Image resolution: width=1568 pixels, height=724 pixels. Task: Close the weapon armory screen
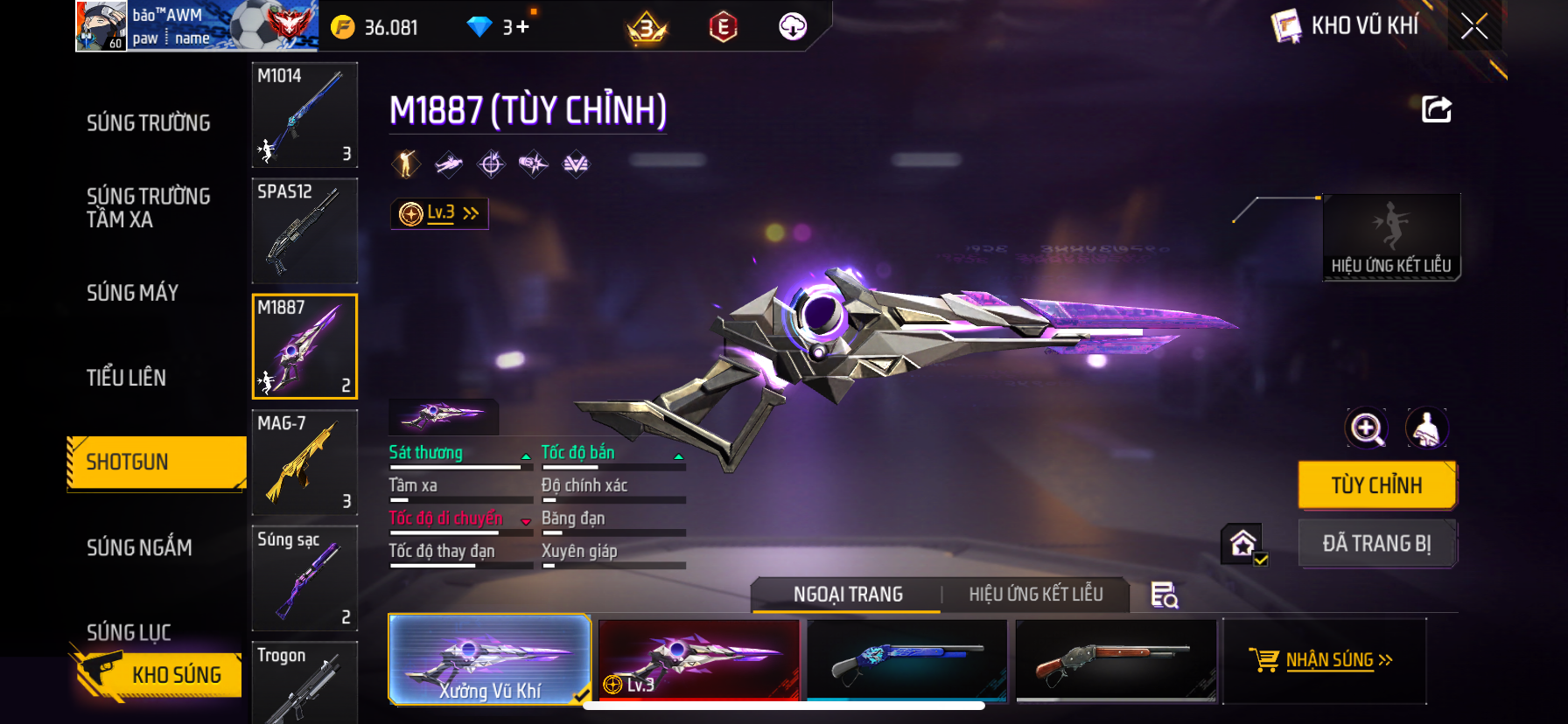click(1474, 27)
